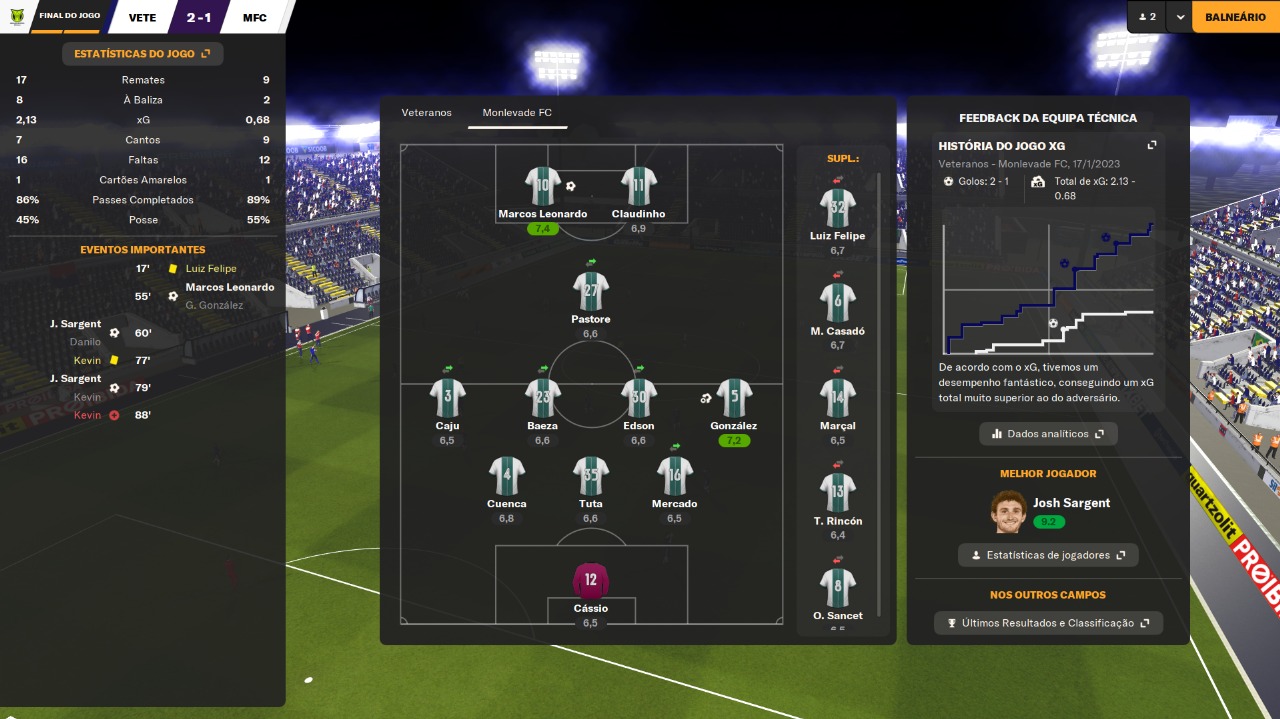Open the dropdown arrow beside Balneário
Image resolution: width=1280 pixels, height=719 pixels.
[1180, 17]
